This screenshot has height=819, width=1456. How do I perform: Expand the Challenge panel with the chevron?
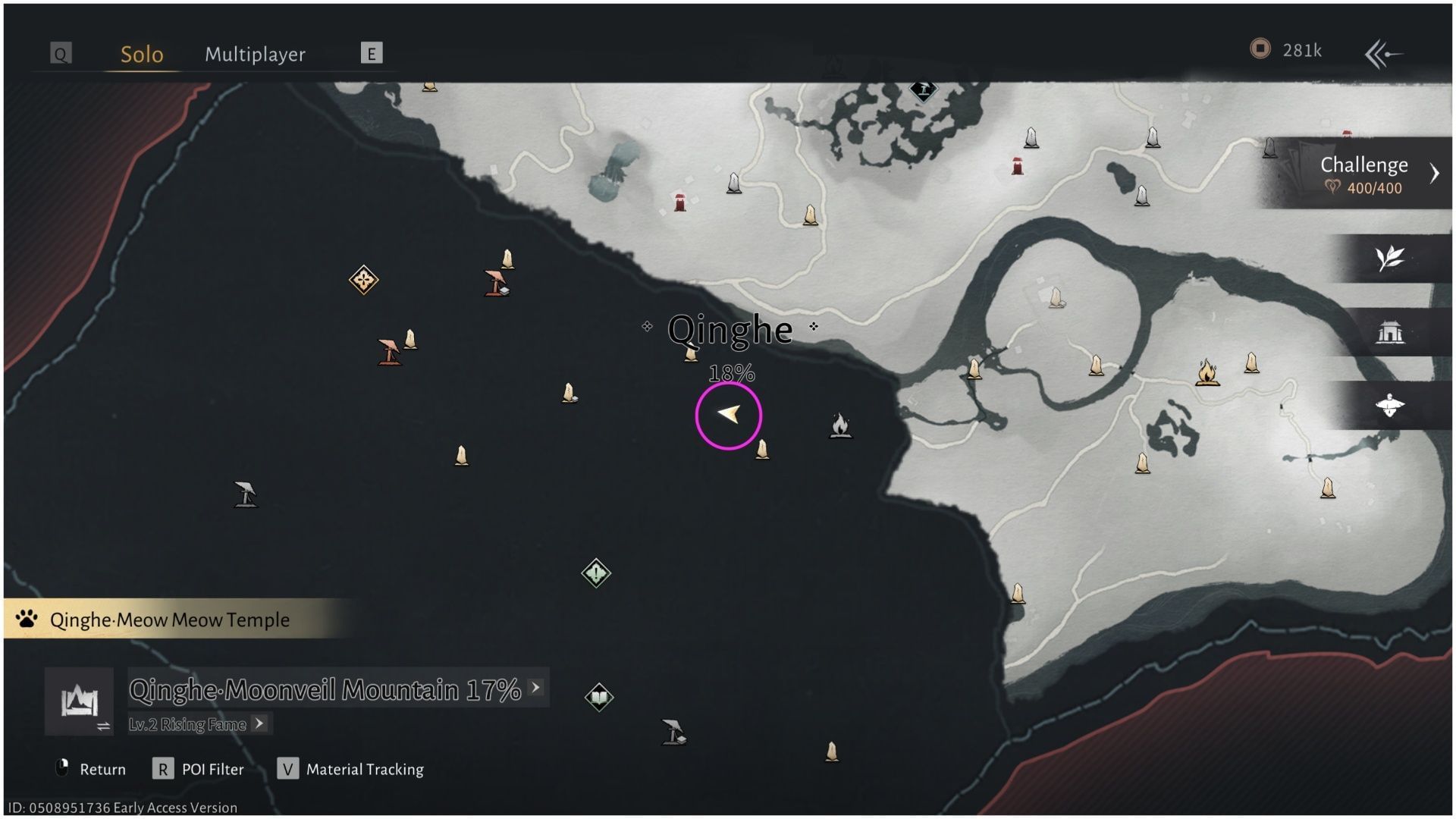pos(1435,173)
